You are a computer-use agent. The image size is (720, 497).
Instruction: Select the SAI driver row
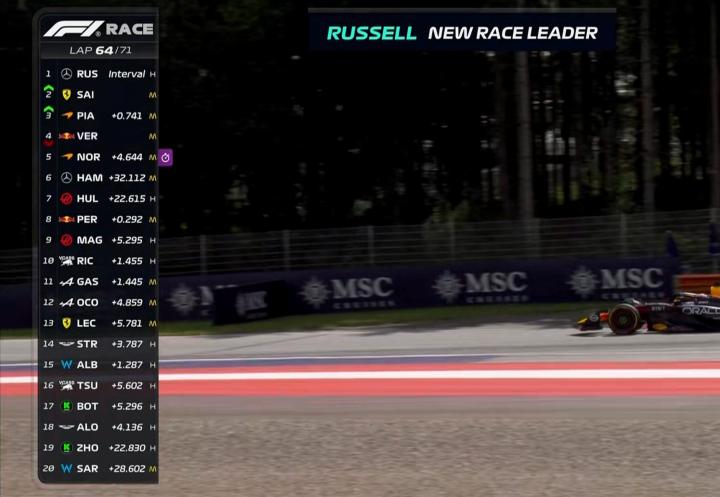click(98, 95)
